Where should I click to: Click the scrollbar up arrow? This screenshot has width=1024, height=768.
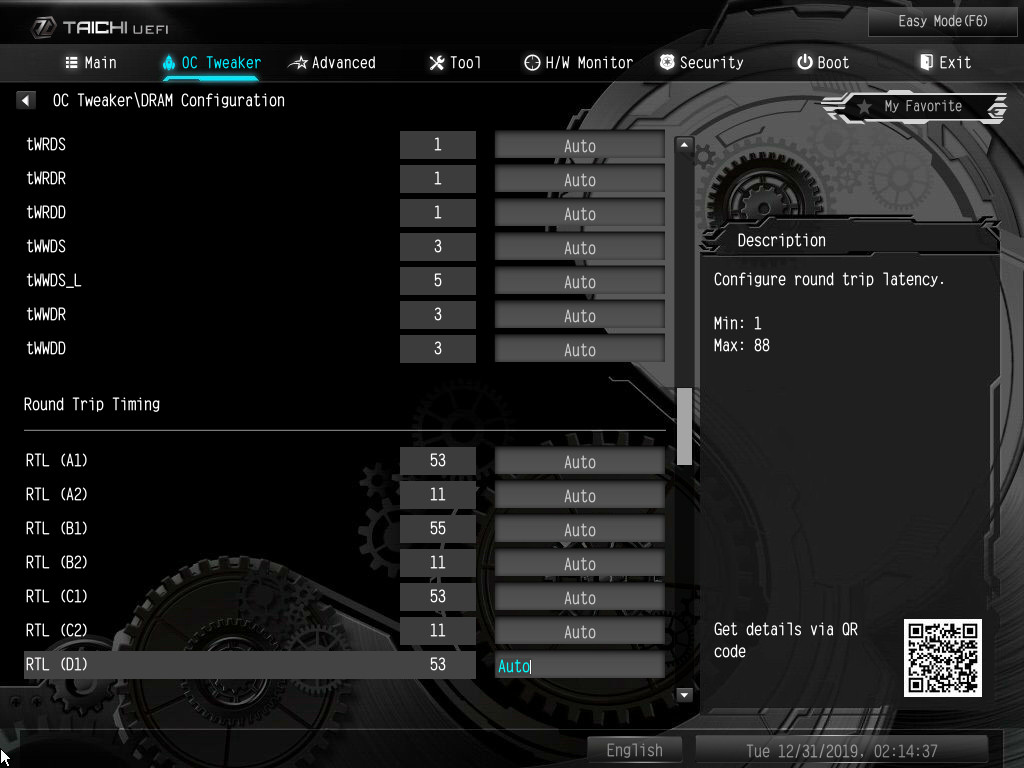pyautogui.click(x=685, y=145)
